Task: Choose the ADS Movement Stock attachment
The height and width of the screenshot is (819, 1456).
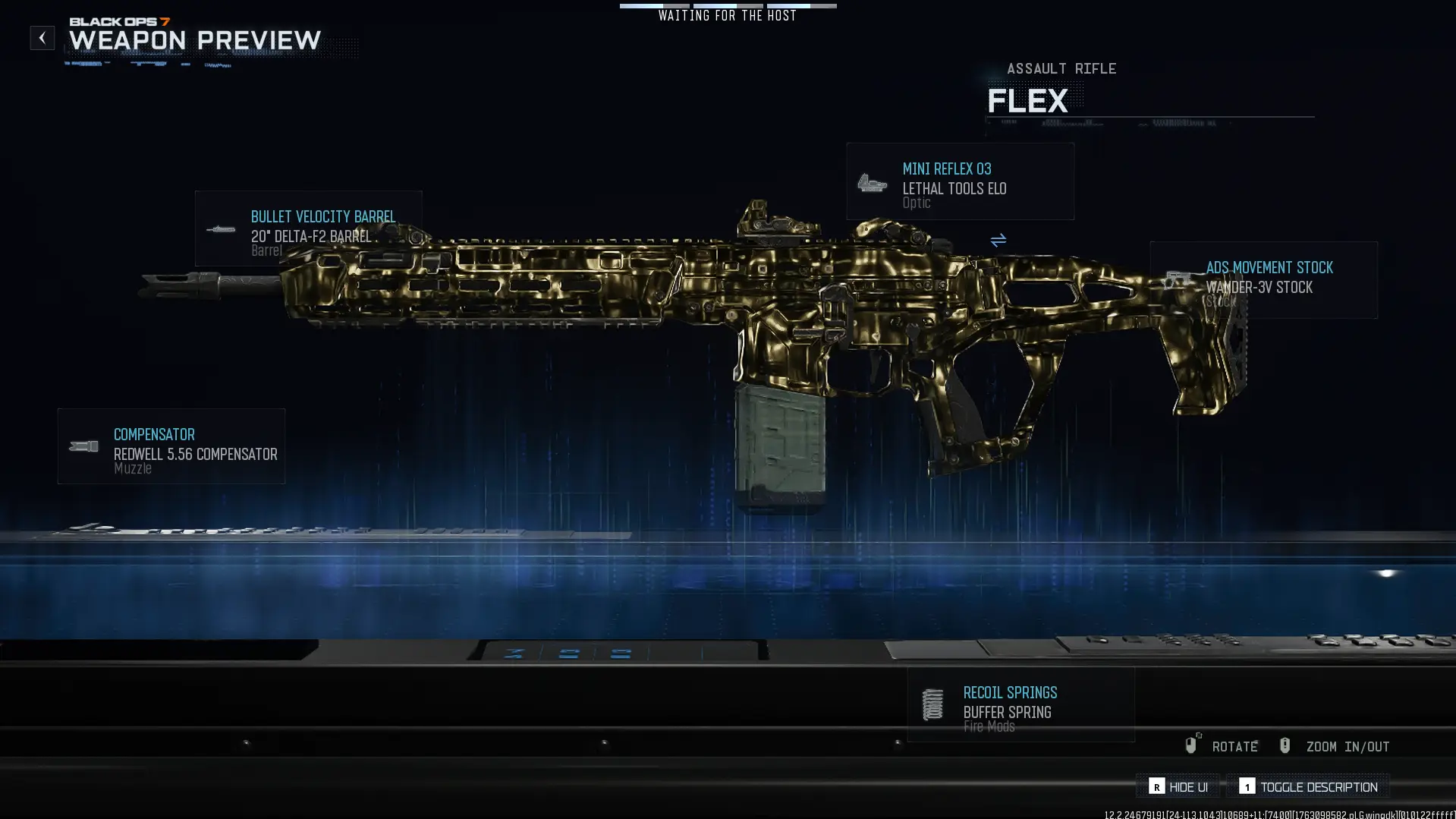Action: pyautogui.click(x=1263, y=280)
